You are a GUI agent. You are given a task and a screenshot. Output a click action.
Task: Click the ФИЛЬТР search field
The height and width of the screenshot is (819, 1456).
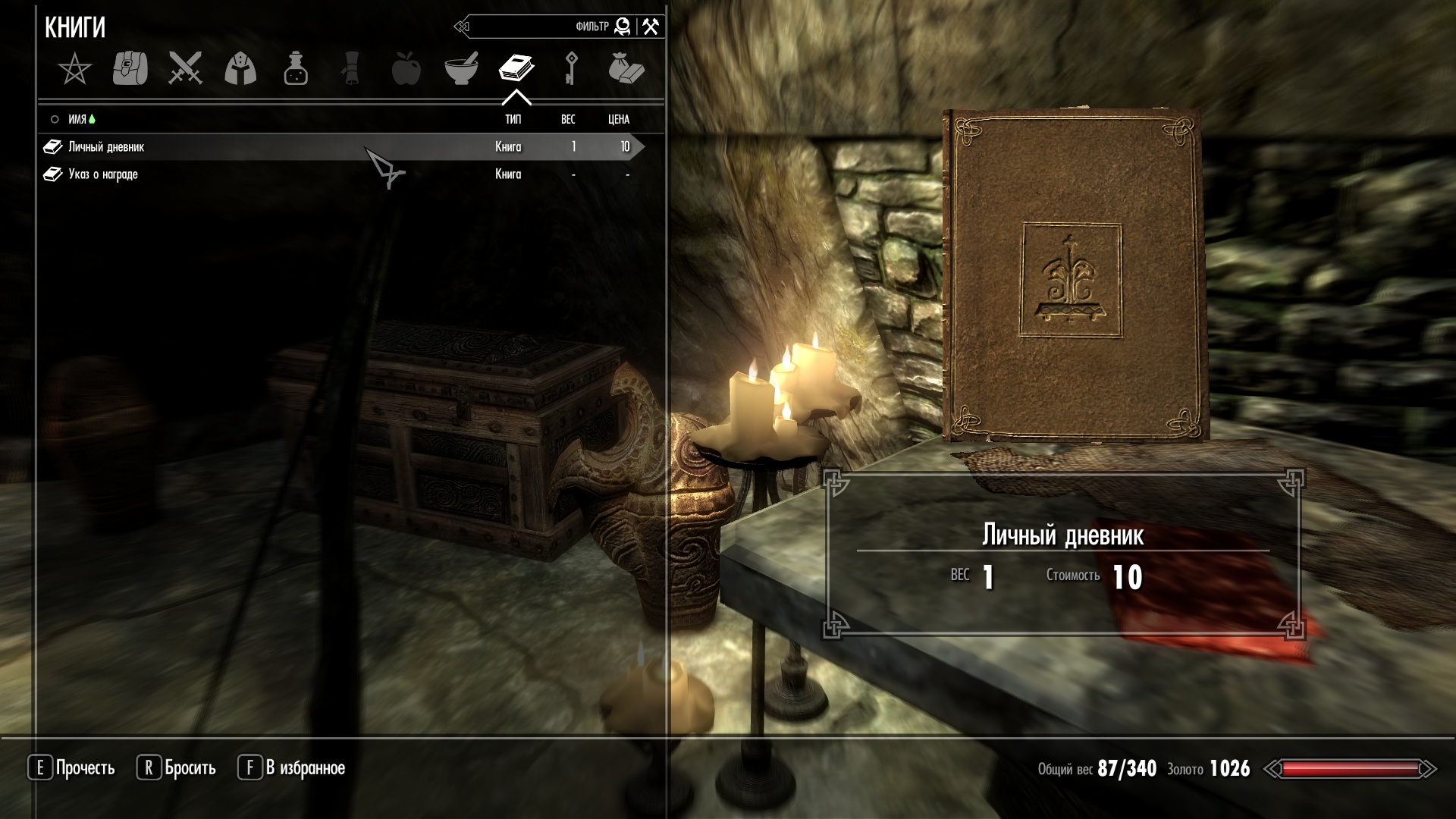531,27
